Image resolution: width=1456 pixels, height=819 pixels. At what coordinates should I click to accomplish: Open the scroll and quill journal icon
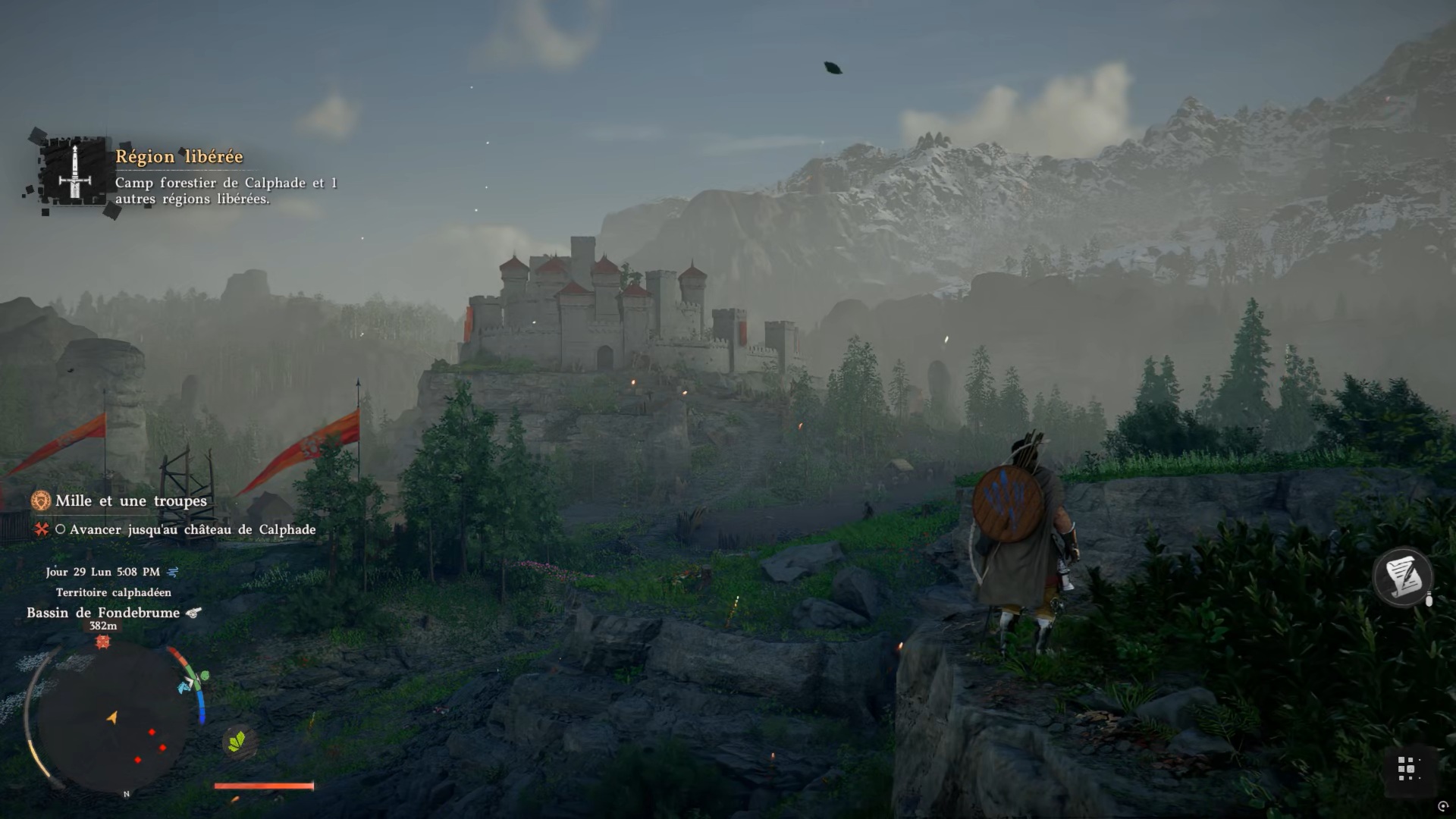click(x=1402, y=577)
